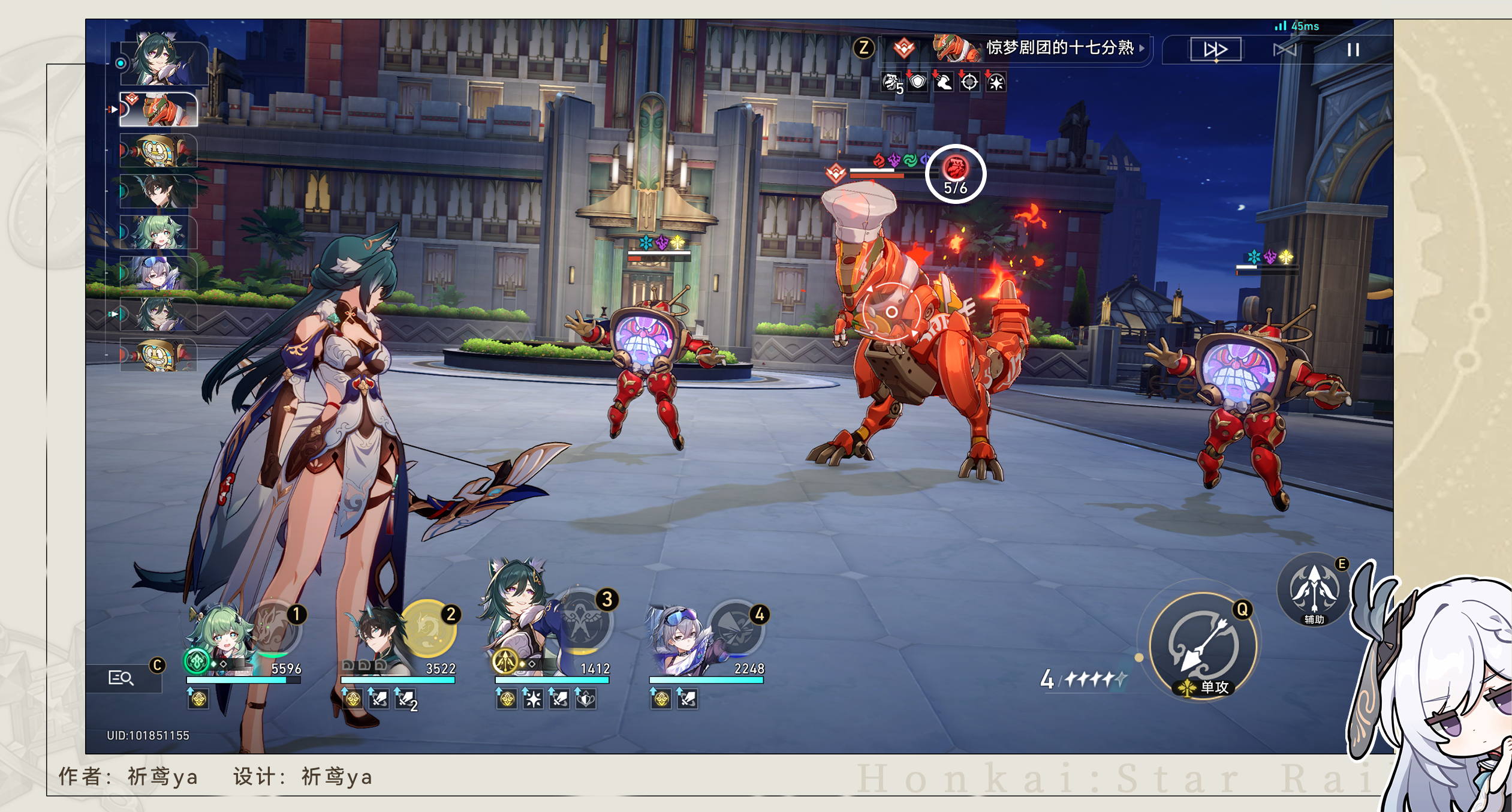Screen dimensions: 1512x812
Task: Click the boss's 5/6 charge stack indicator
Action: tap(955, 174)
